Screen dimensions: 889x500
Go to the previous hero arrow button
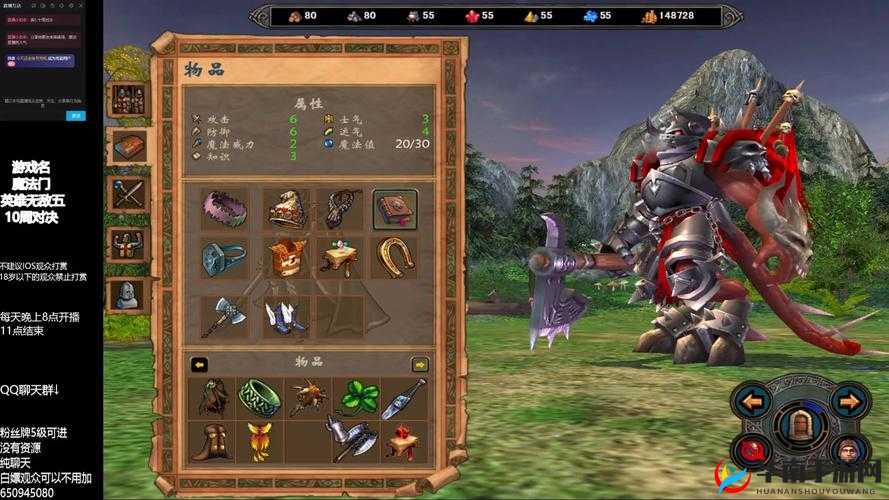[751, 402]
